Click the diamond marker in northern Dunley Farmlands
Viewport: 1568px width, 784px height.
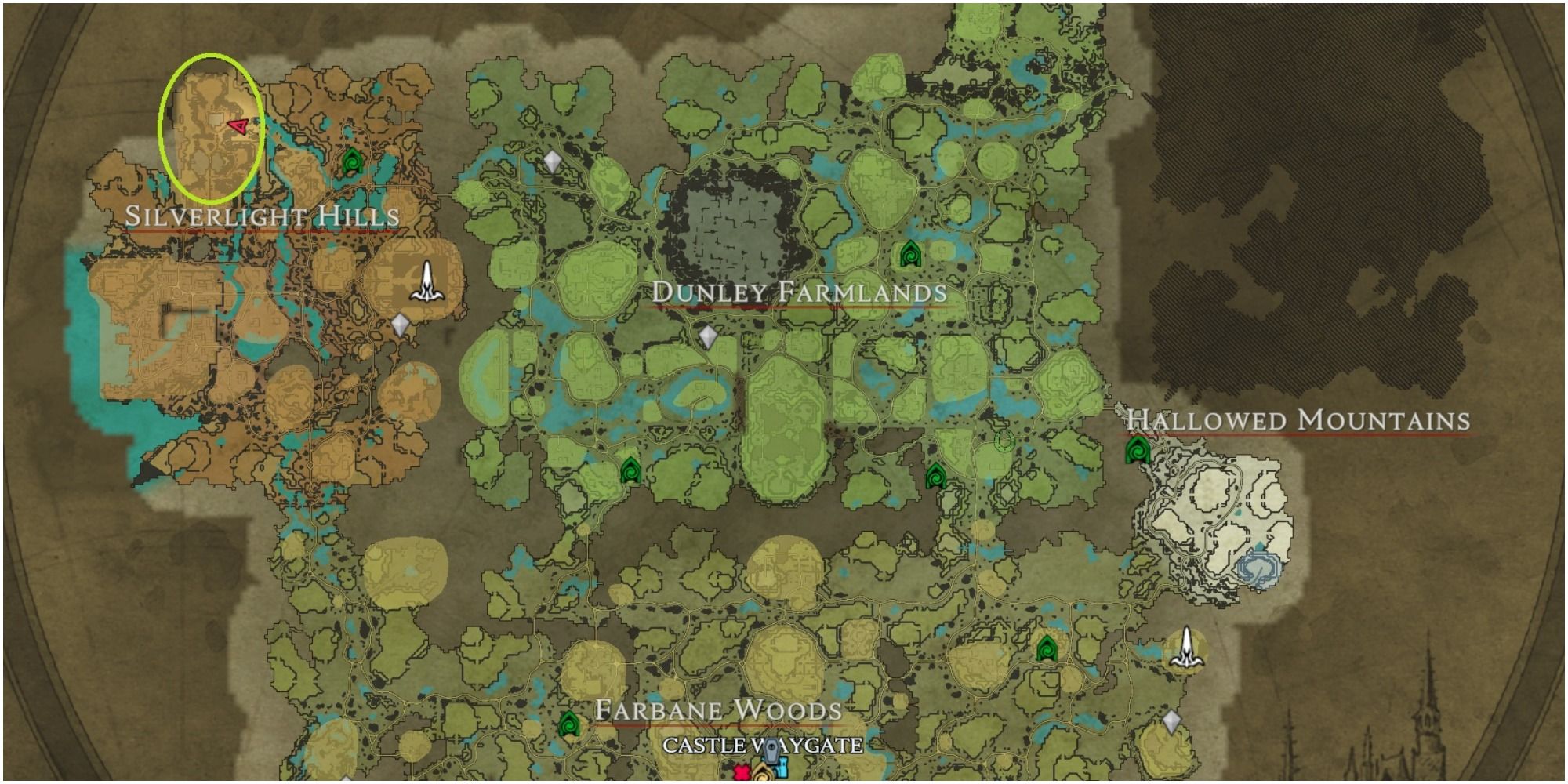click(x=551, y=161)
